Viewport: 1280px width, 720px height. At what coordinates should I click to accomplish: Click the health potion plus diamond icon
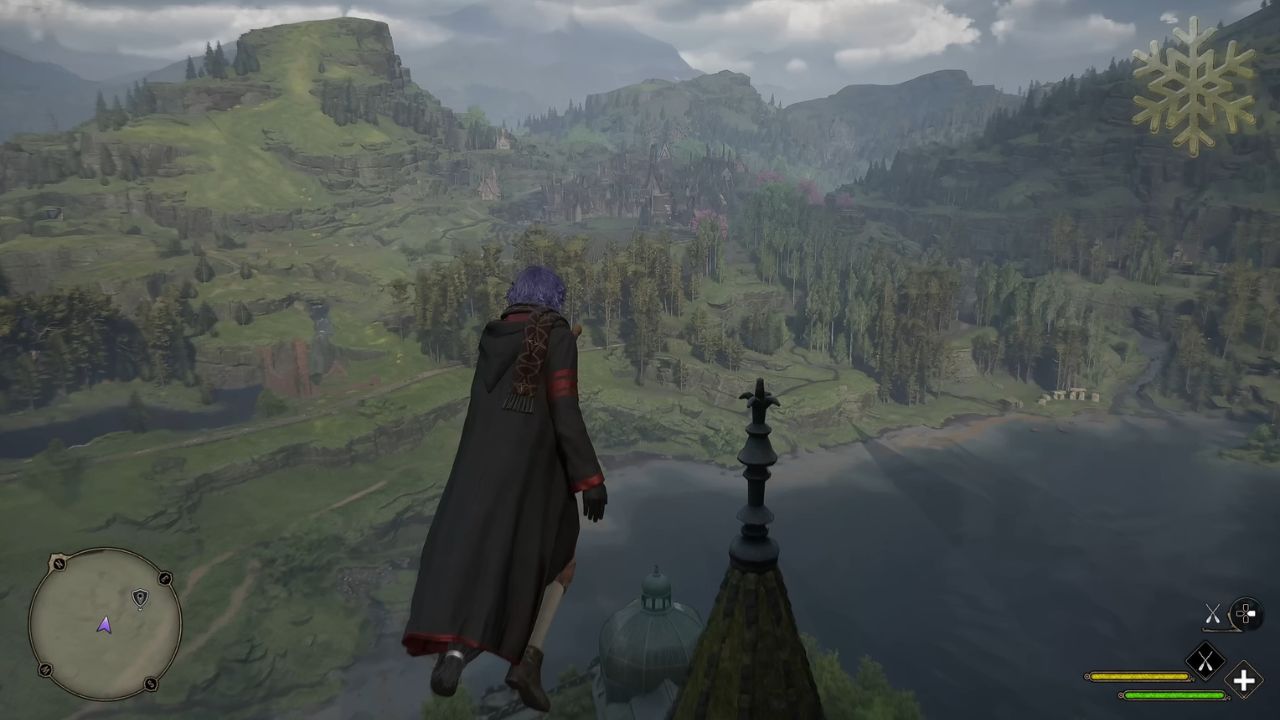coord(1244,679)
